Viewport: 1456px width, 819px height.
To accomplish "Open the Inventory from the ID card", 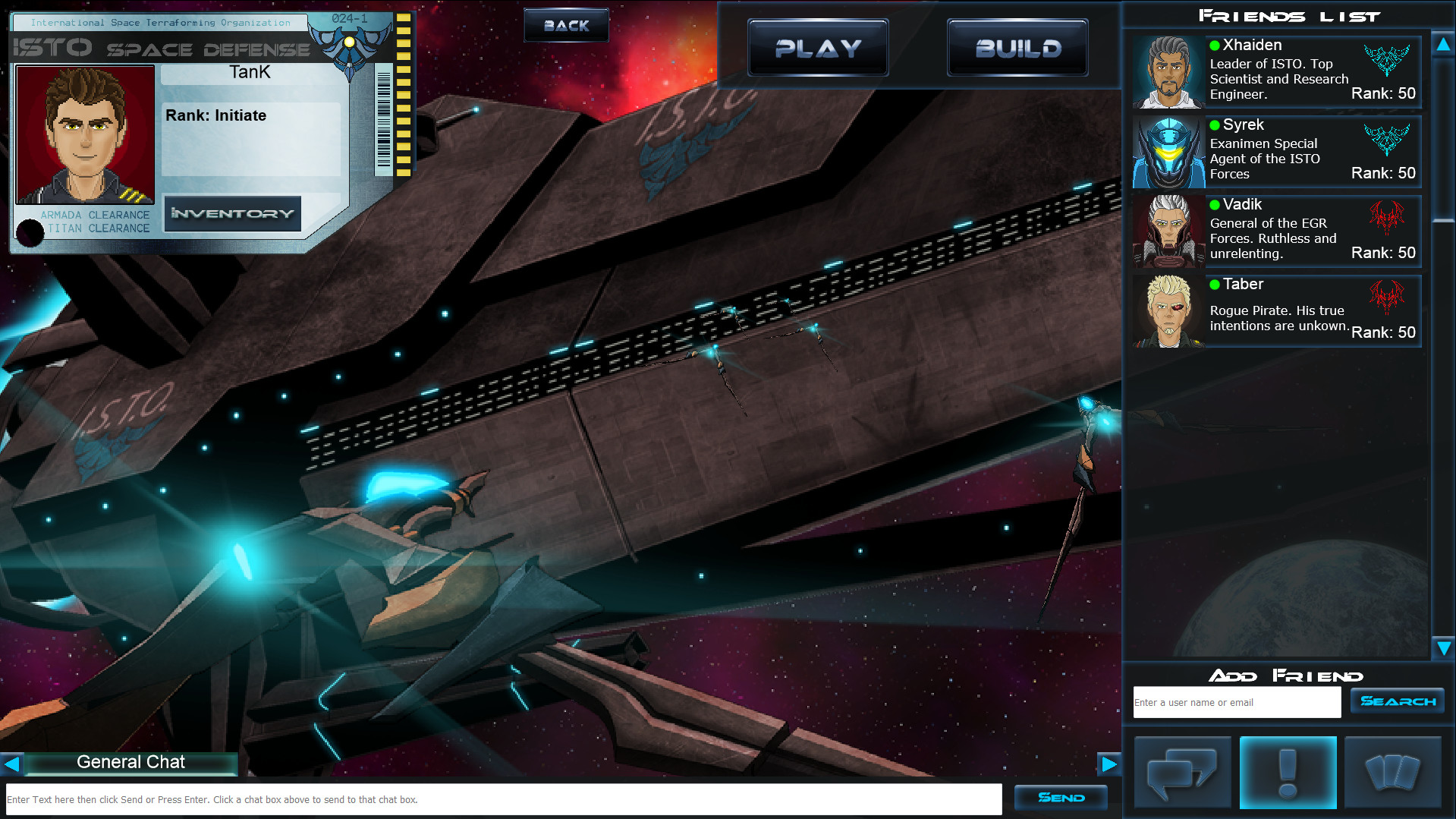I will pos(232,213).
